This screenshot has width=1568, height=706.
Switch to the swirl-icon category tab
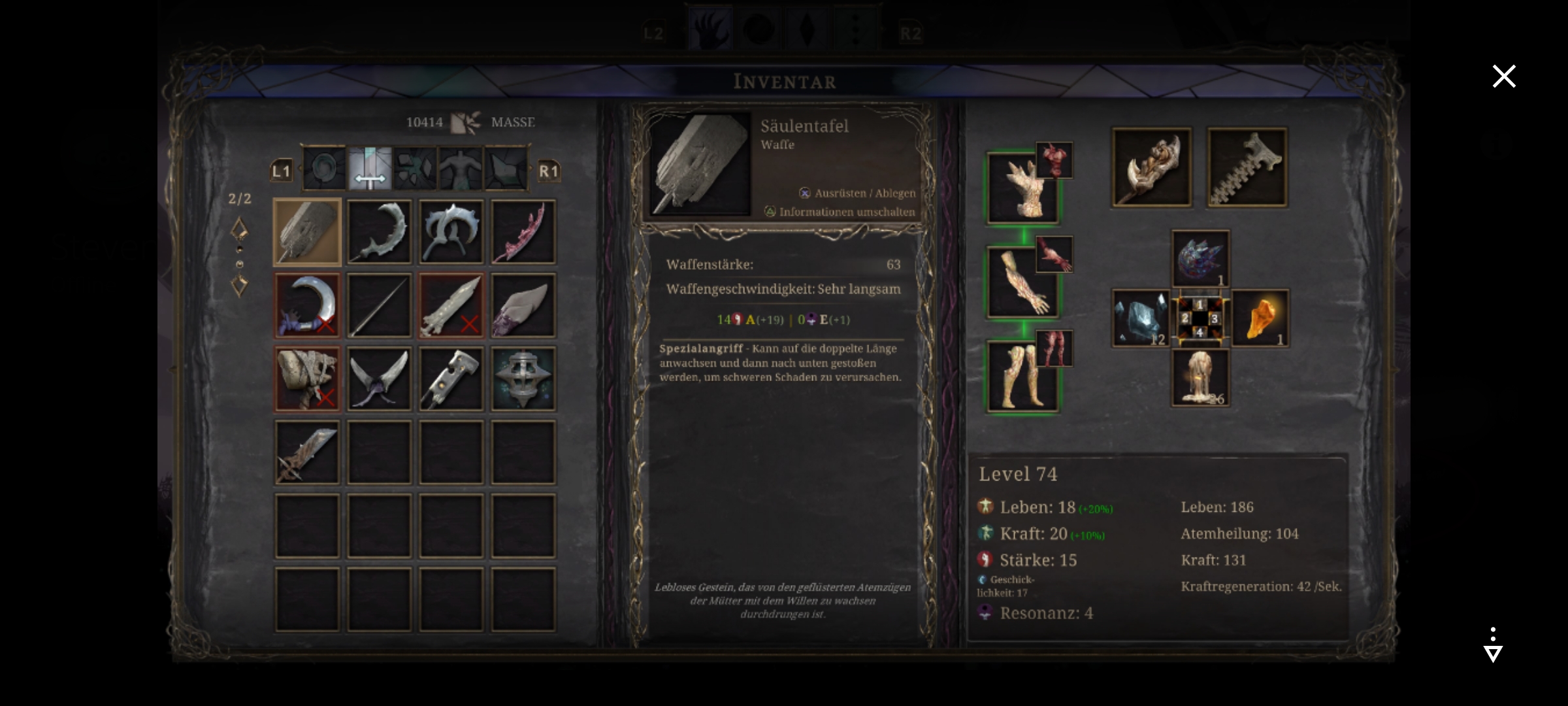coord(325,169)
